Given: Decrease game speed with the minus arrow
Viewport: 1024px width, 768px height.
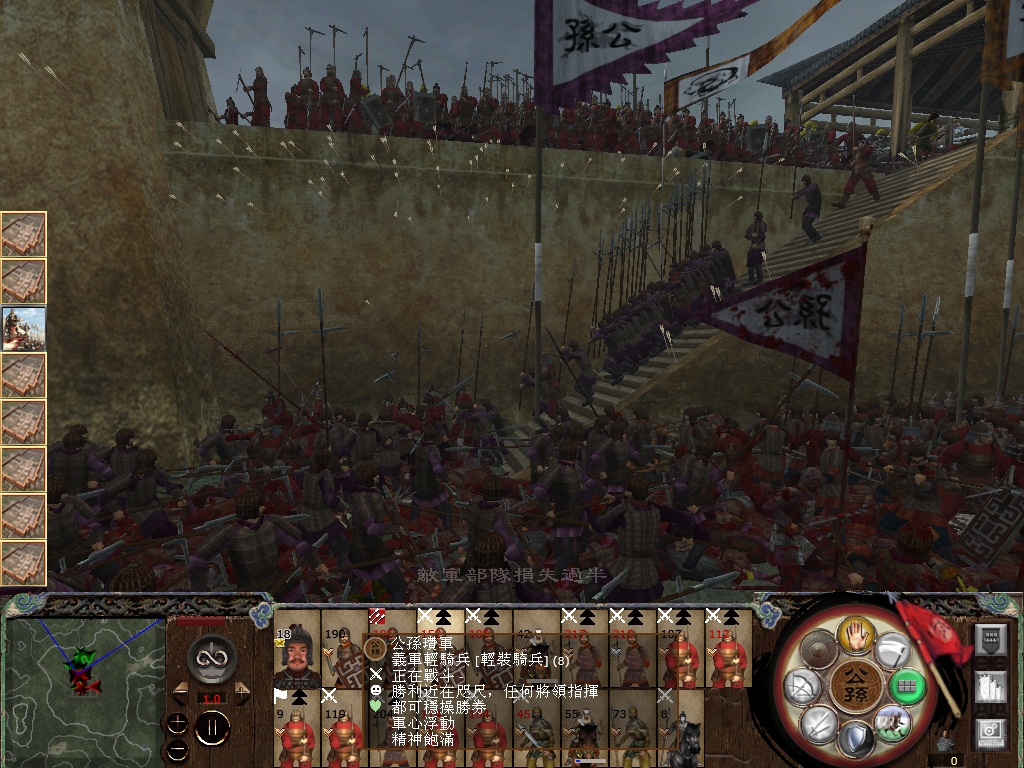Looking at the screenshot, I should point(181,693).
